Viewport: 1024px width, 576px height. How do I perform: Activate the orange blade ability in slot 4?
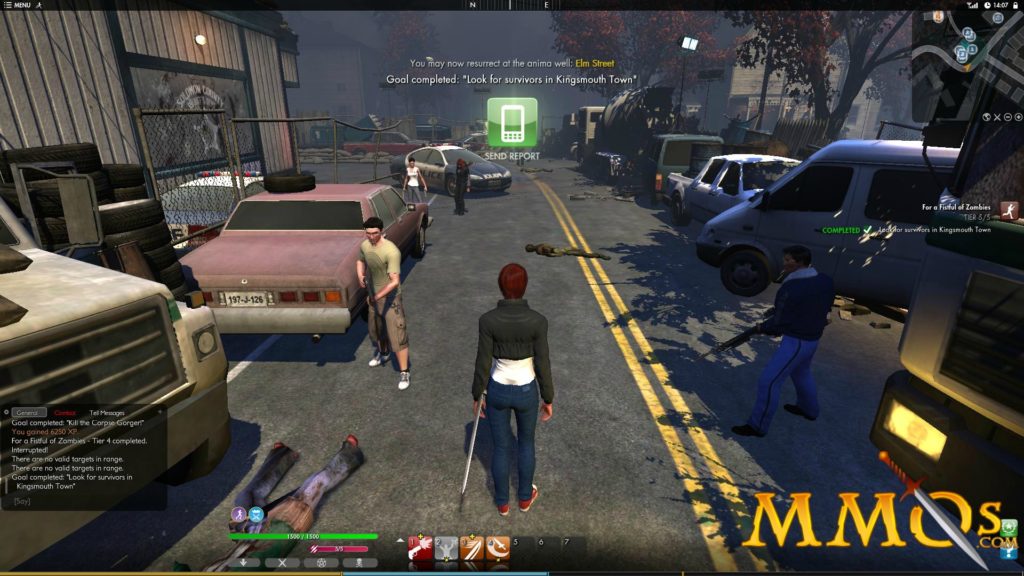(x=497, y=547)
